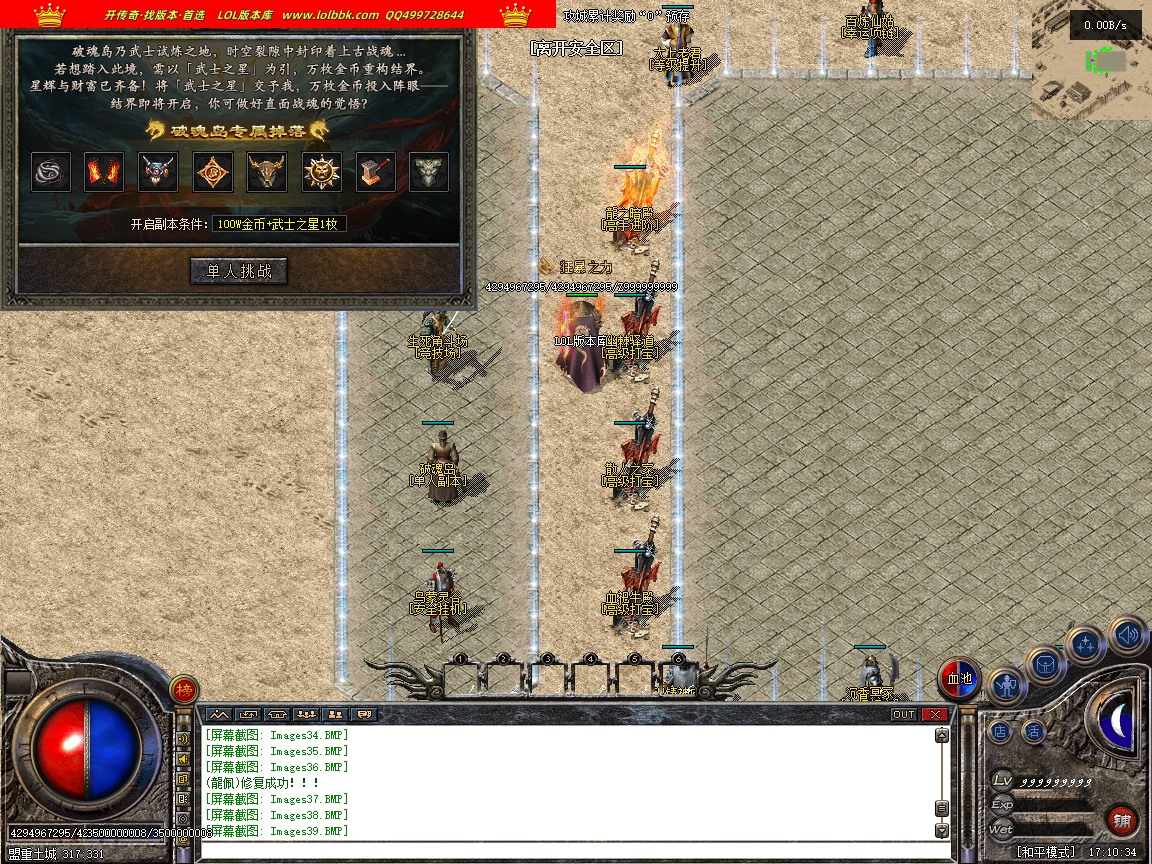Inspect the hammer and anvil drop icon
The width and height of the screenshot is (1152, 864).
pos(375,172)
